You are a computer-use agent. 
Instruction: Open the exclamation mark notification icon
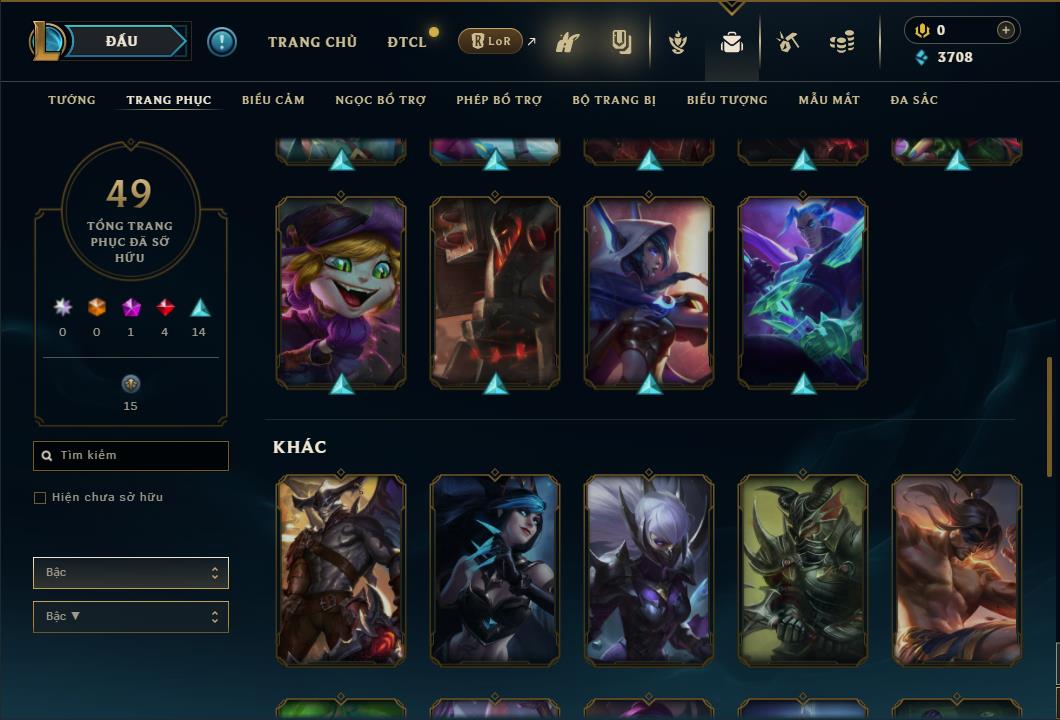click(x=222, y=42)
